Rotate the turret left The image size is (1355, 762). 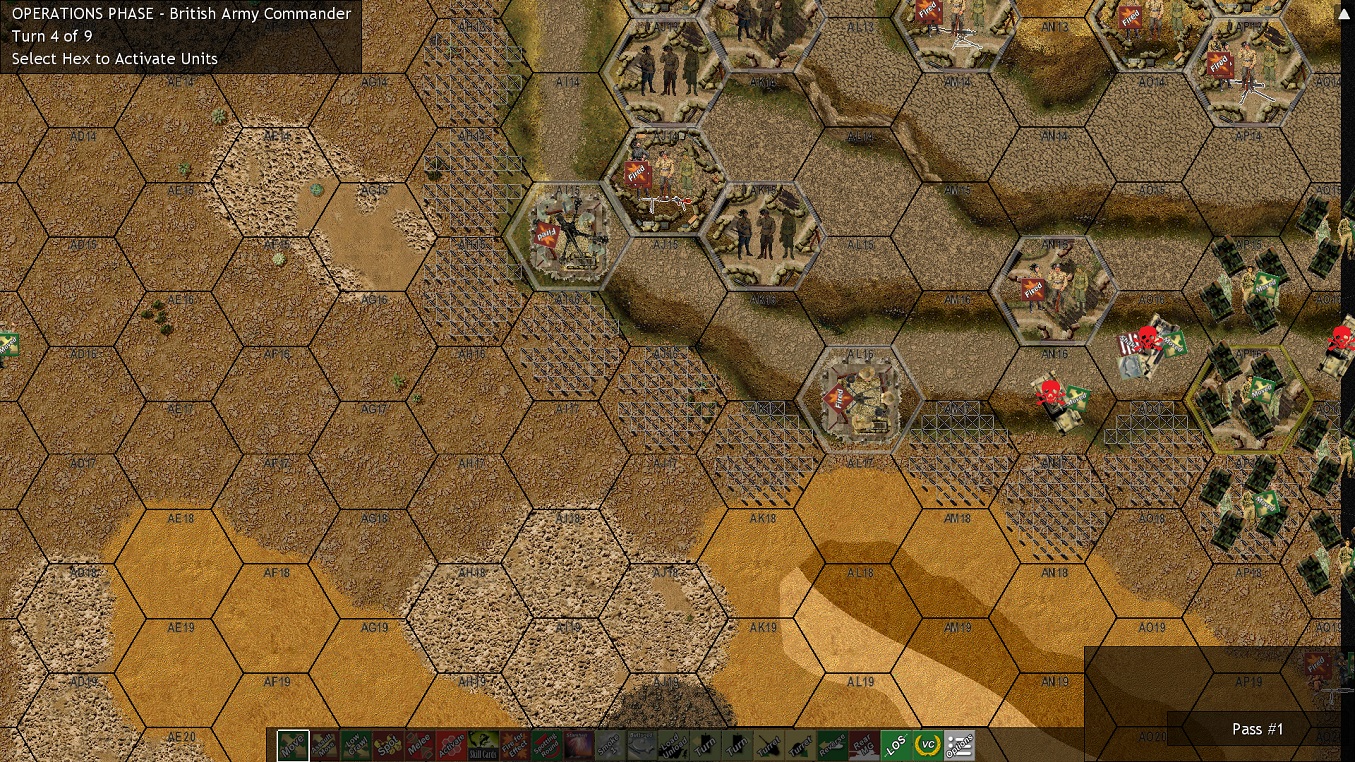[769, 745]
